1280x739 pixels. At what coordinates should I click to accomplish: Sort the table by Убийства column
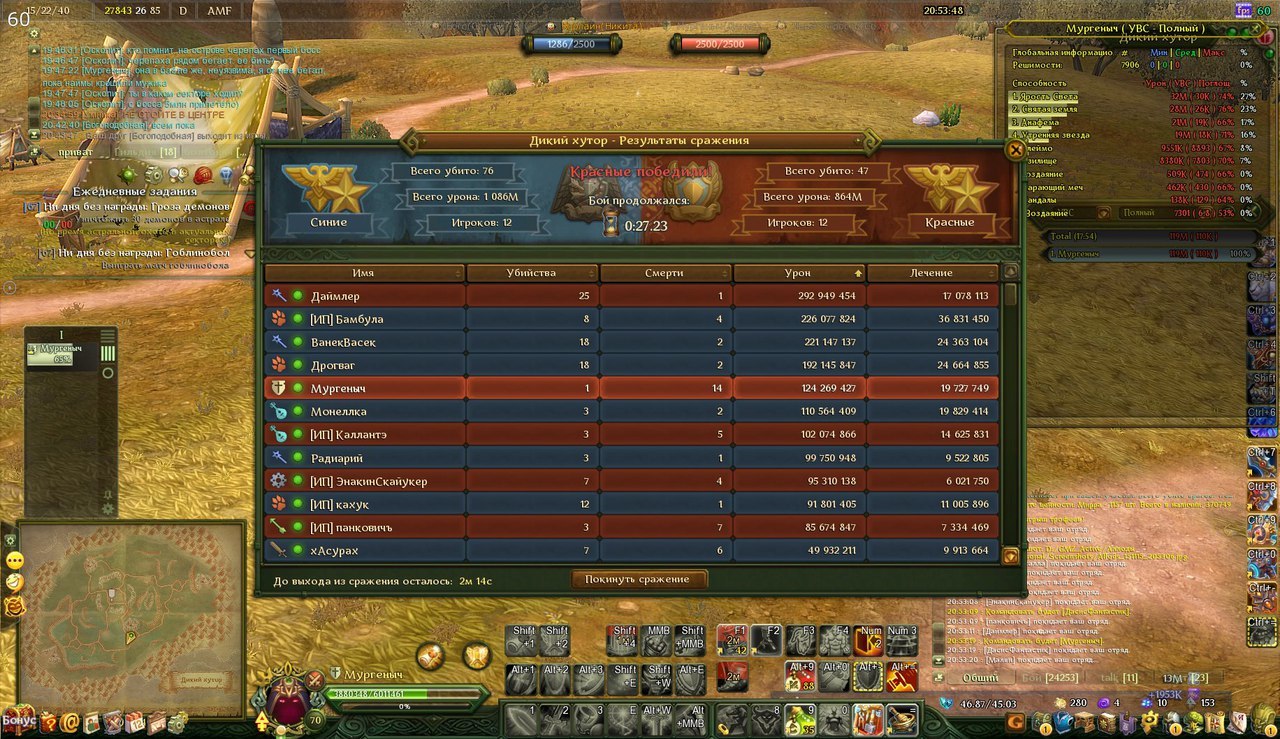click(x=531, y=273)
